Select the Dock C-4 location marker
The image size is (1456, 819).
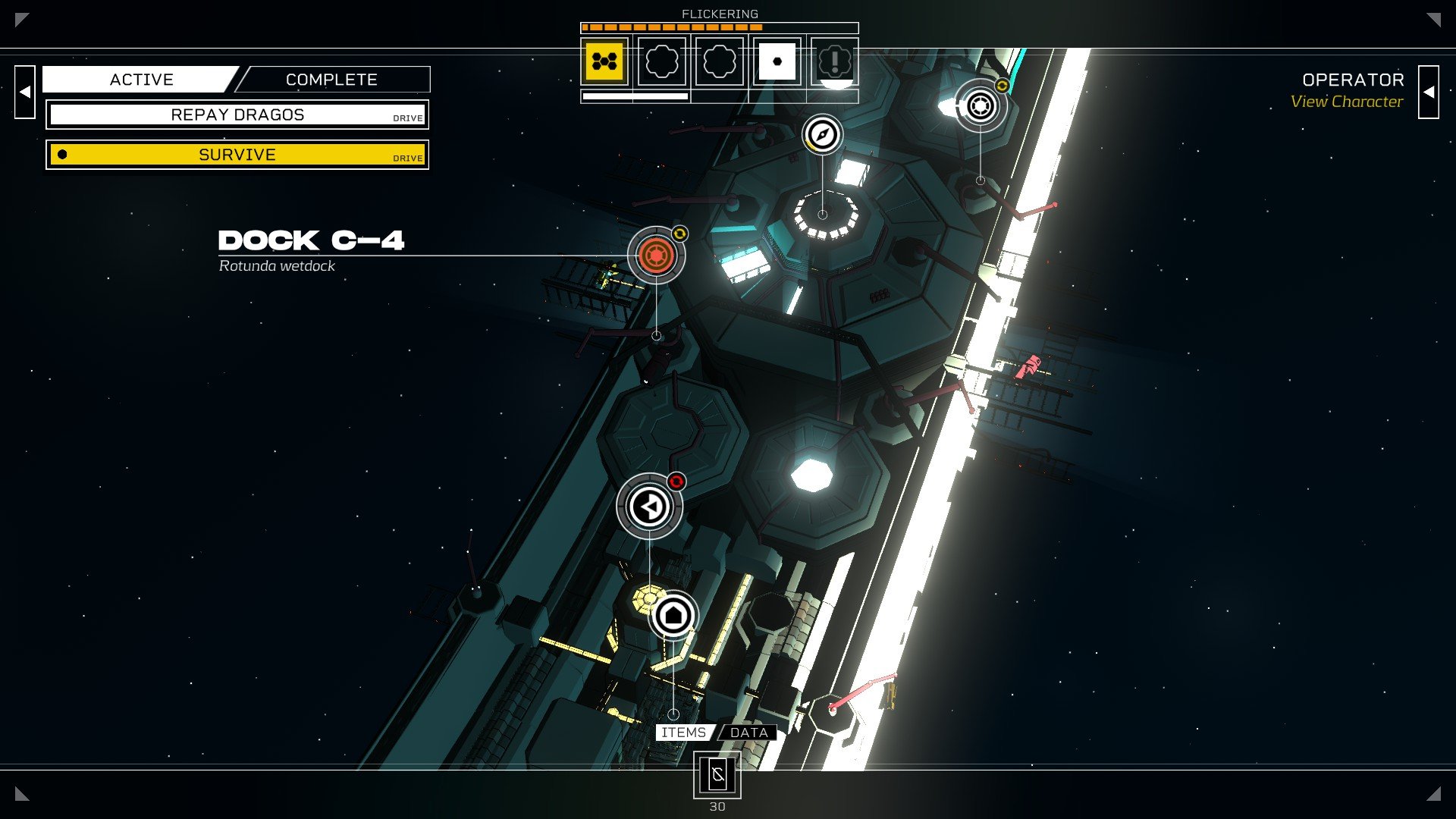[x=656, y=255]
